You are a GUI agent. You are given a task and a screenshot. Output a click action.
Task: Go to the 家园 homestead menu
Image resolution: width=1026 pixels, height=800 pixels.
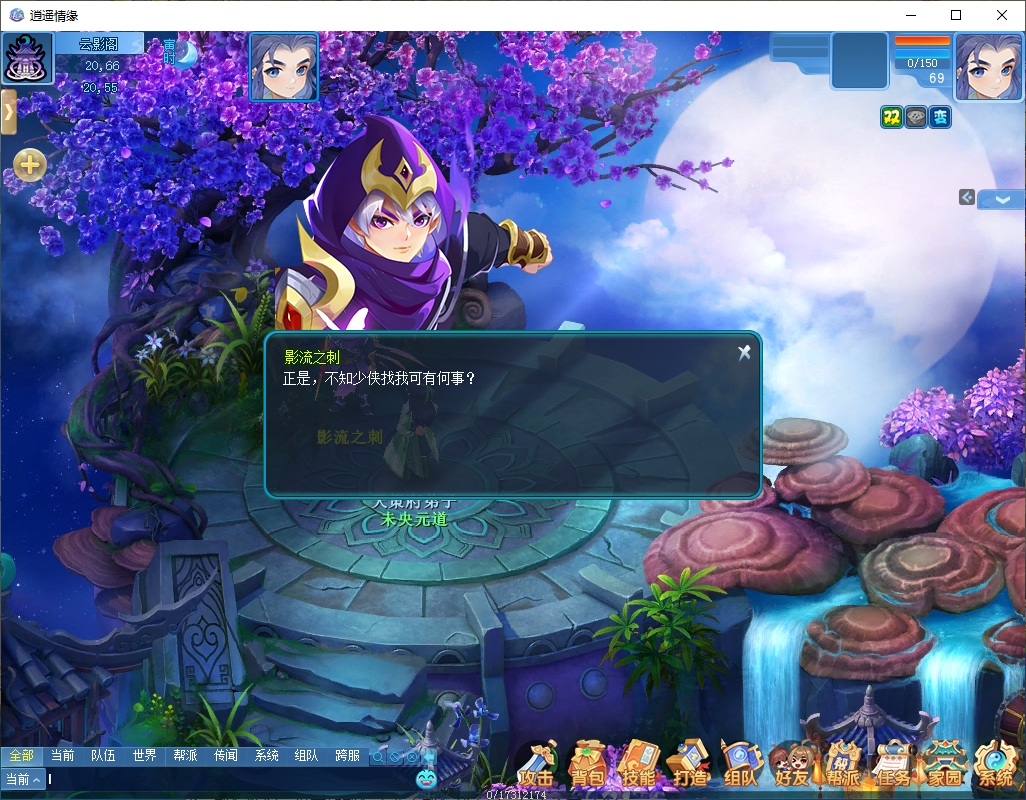[944, 767]
